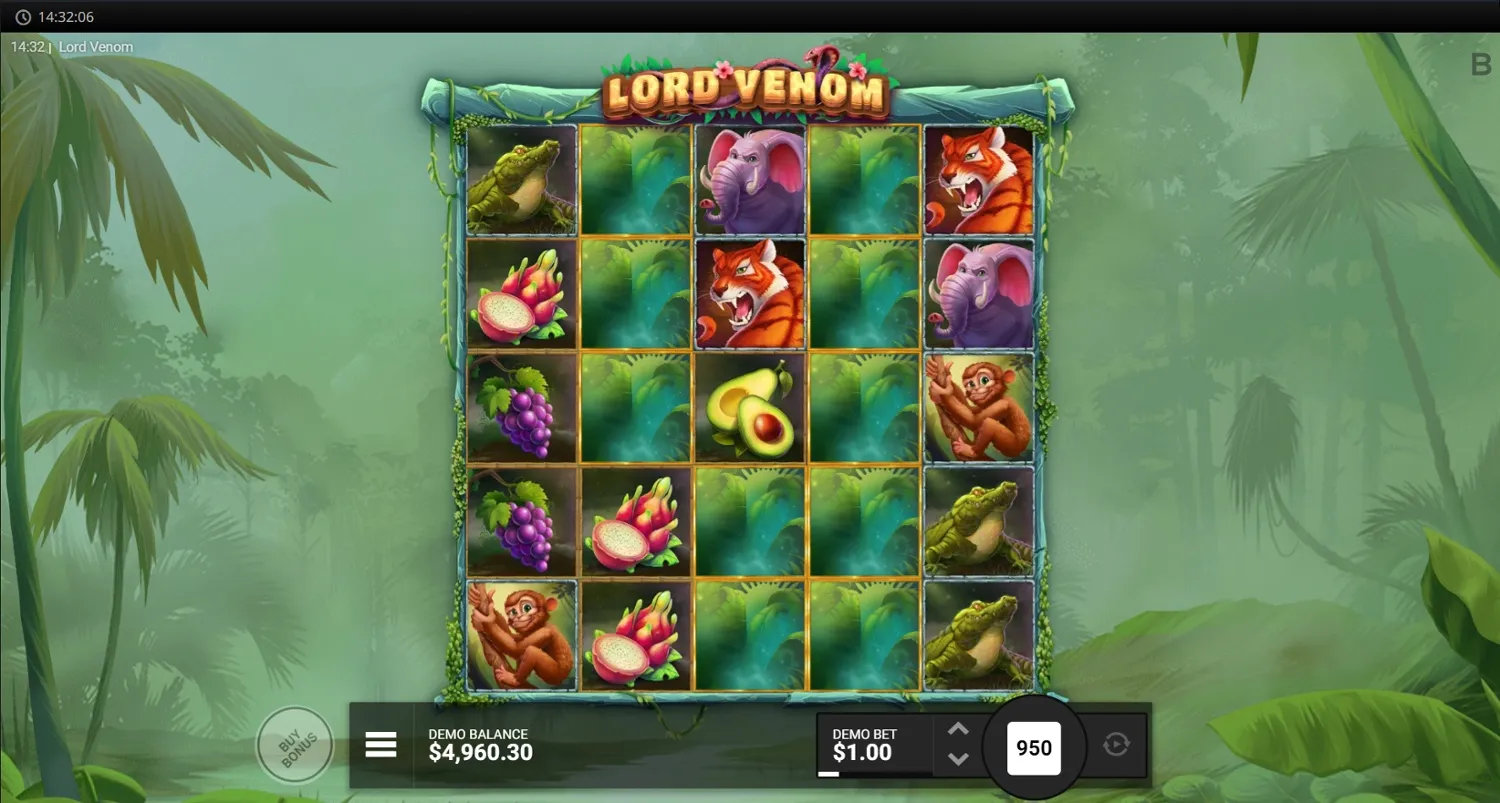Screen dimensions: 1500x803
Task: Click the dragon fruit symbol on second row
Action: click(519, 294)
